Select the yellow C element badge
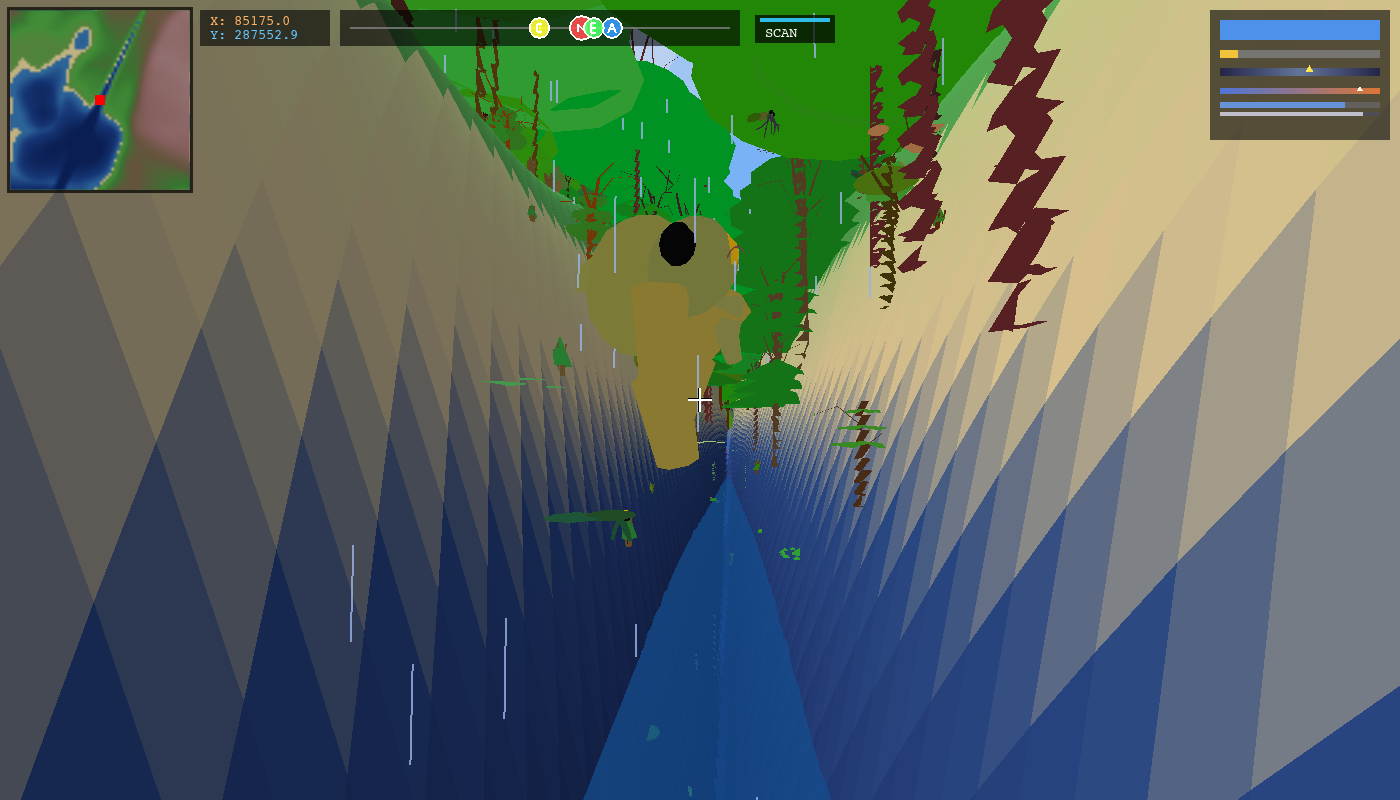Viewport: 1400px width, 800px height. pyautogui.click(x=540, y=28)
